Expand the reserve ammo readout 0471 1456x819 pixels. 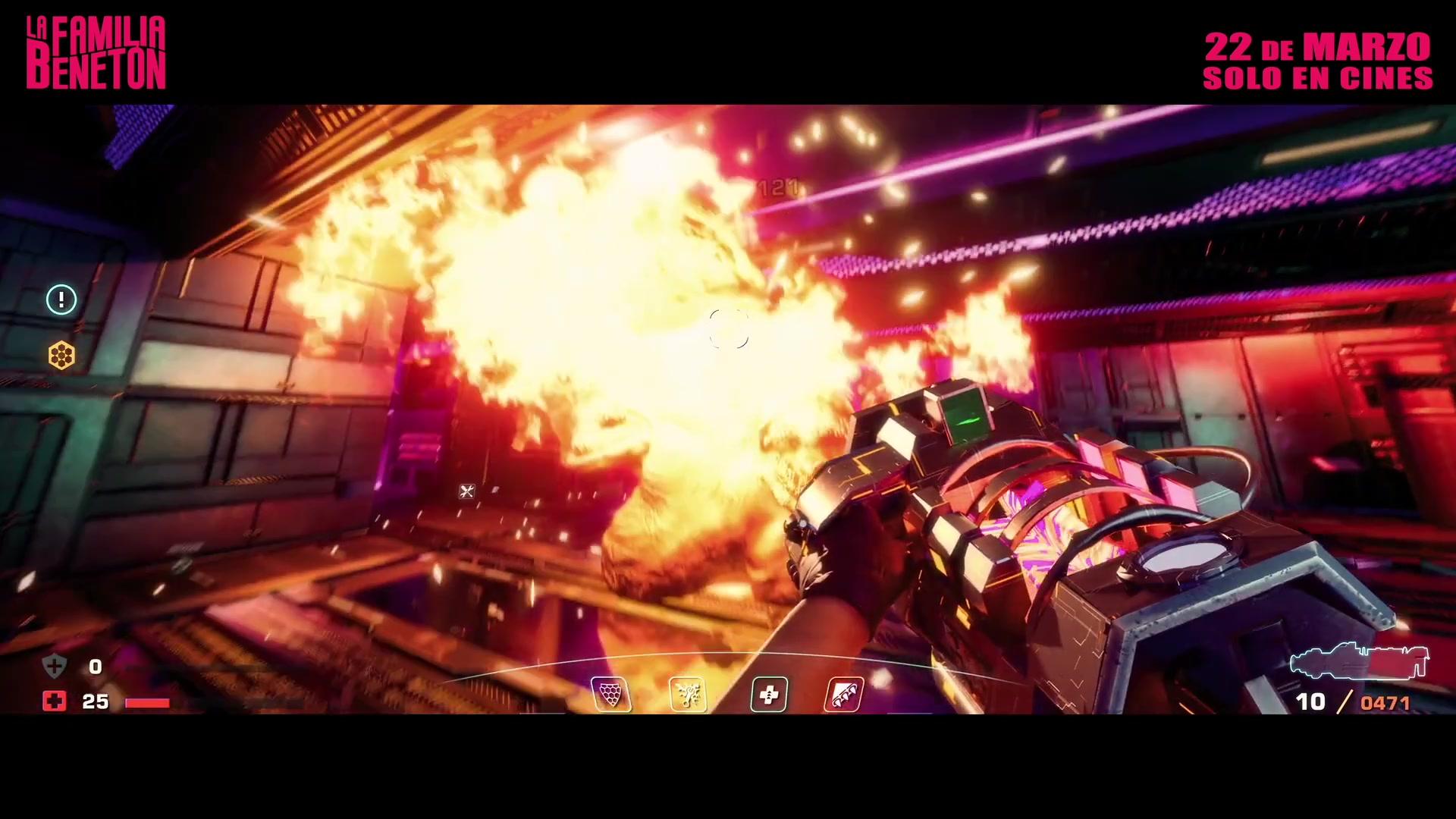point(1385,703)
